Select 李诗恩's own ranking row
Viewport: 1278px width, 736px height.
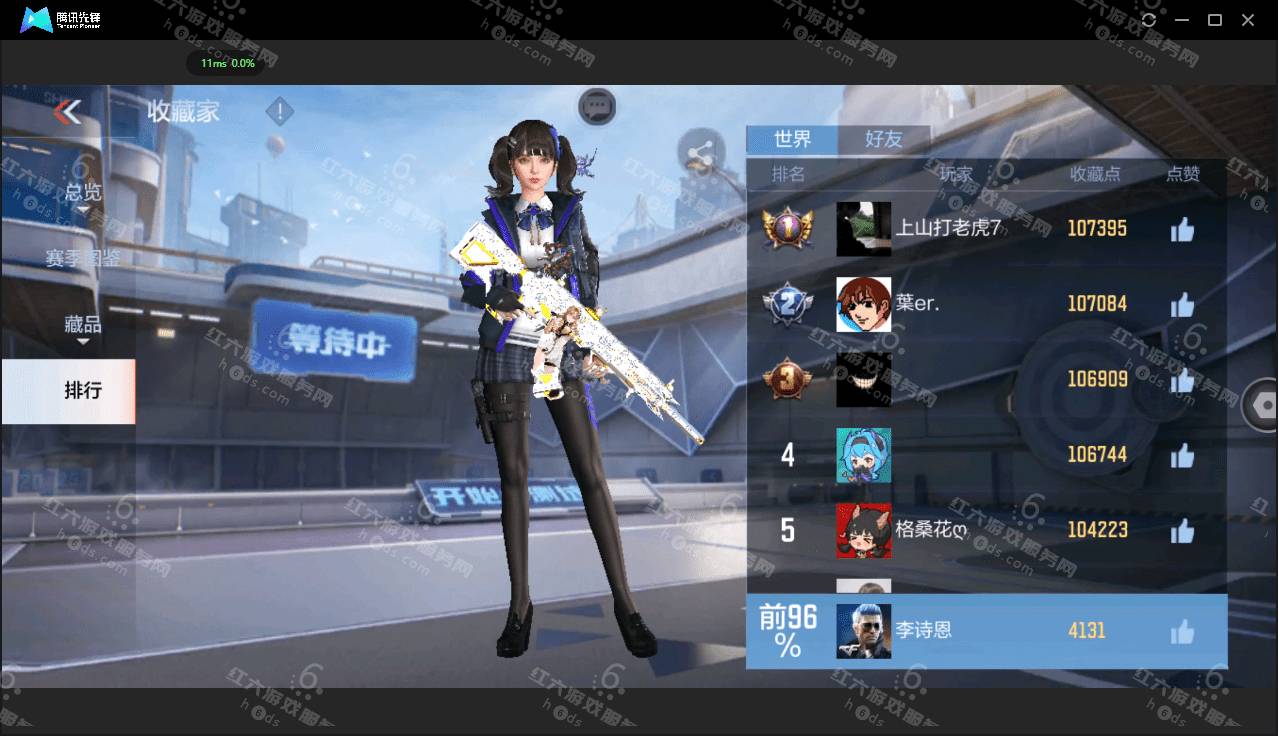point(986,631)
